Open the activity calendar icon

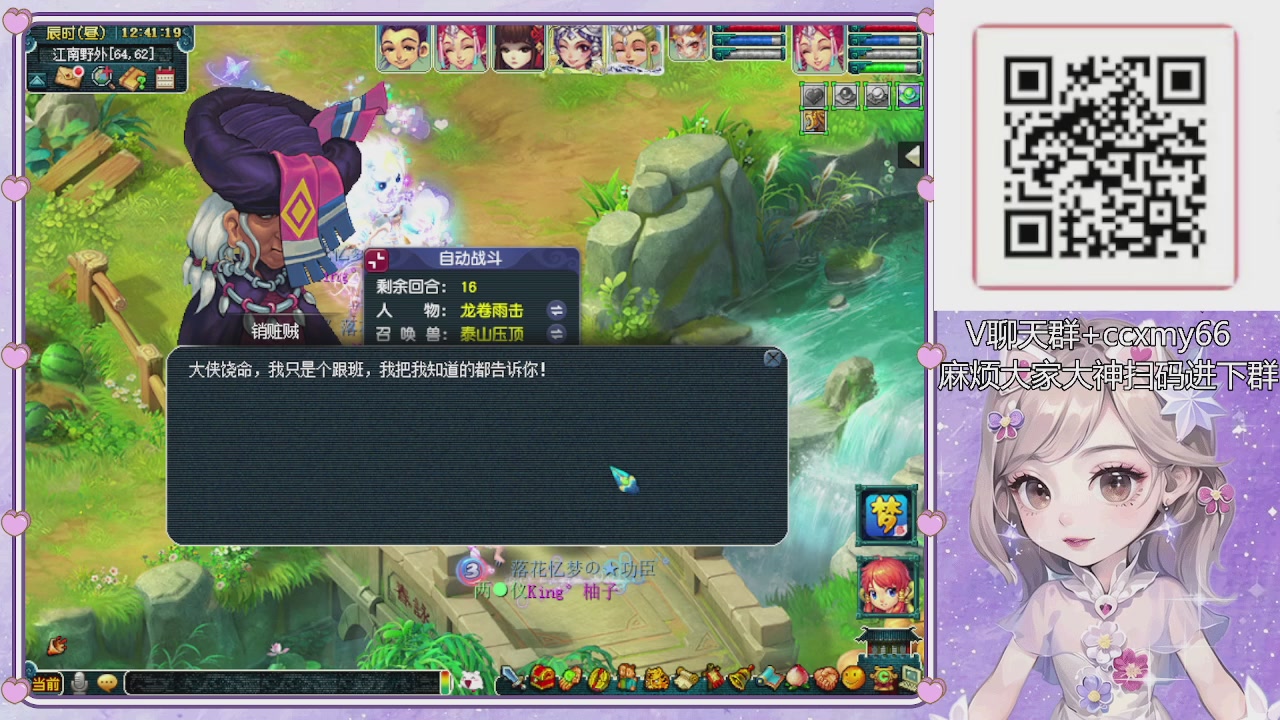(165, 77)
